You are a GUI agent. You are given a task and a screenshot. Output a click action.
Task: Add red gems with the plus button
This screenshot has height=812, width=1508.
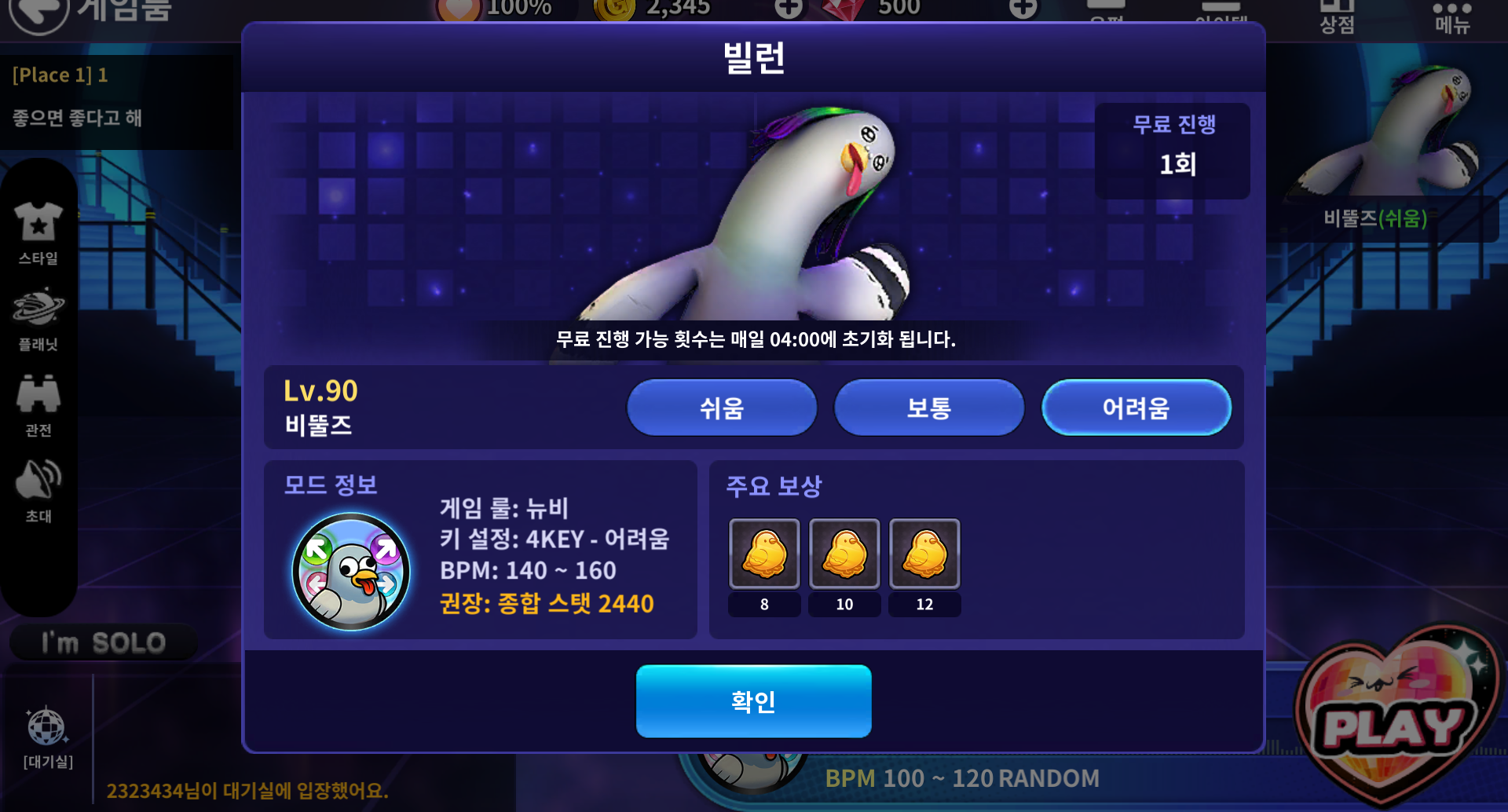click(x=1023, y=9)
